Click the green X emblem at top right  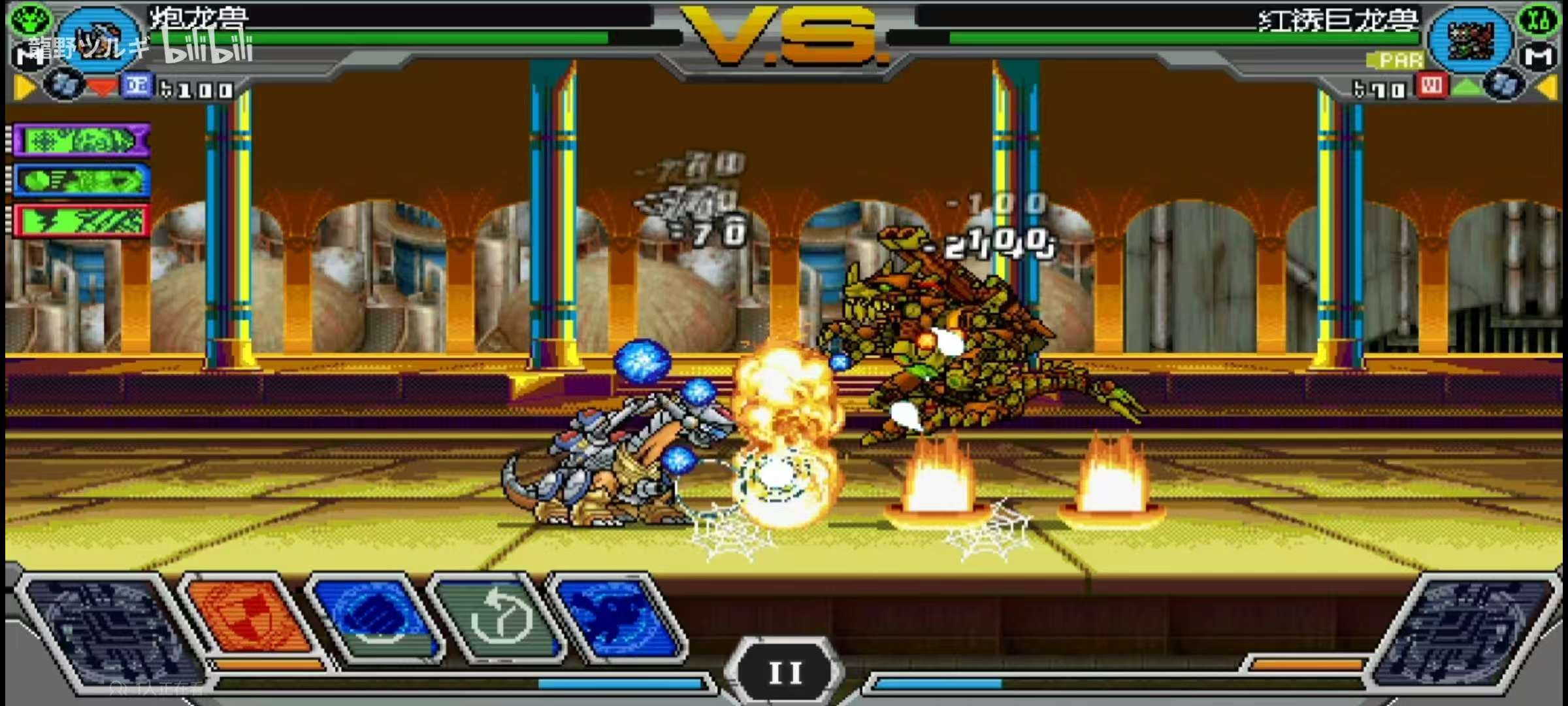(x=1539, y=18)
